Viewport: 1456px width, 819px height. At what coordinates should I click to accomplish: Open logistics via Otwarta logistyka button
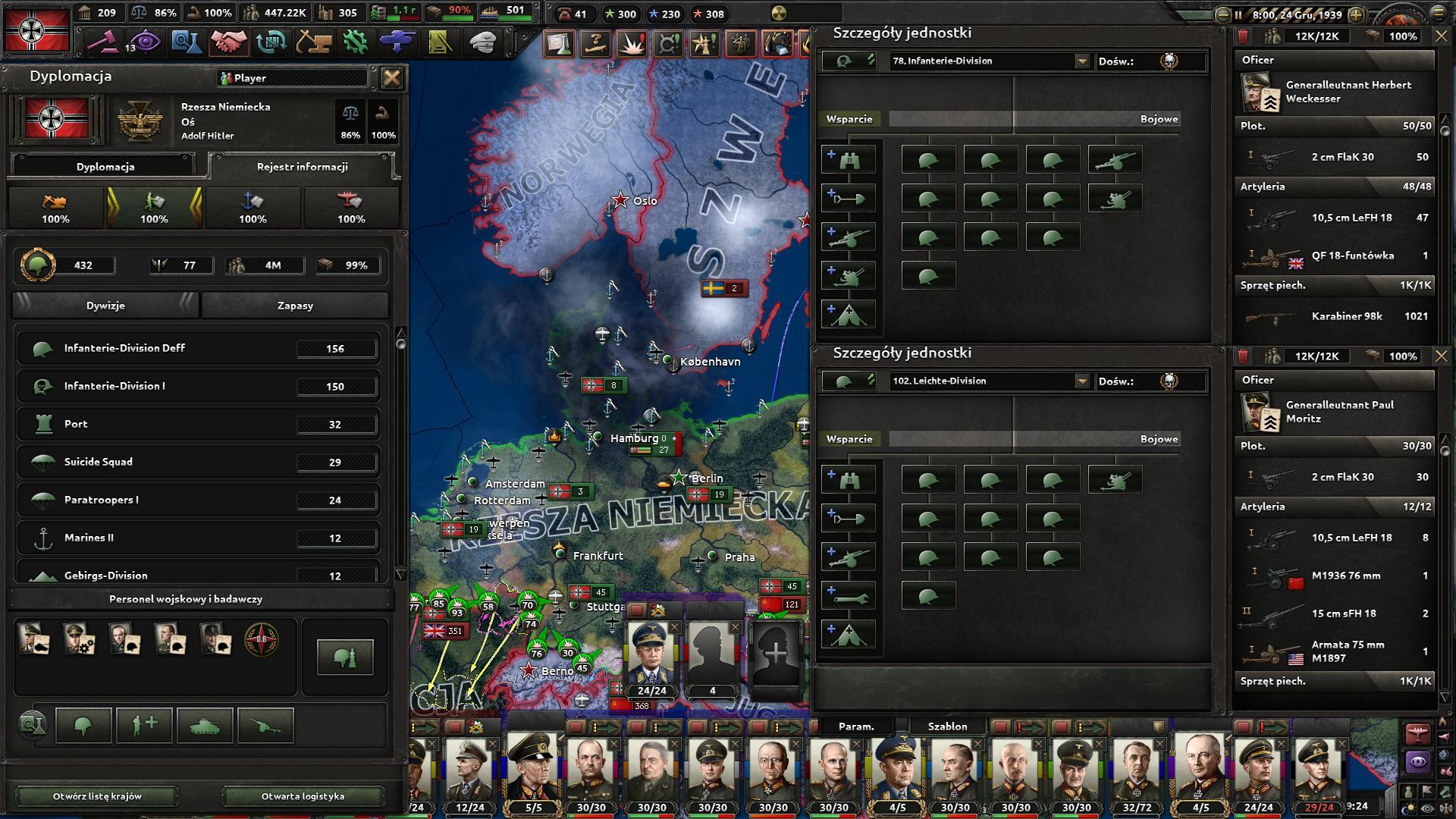[303, 796]
